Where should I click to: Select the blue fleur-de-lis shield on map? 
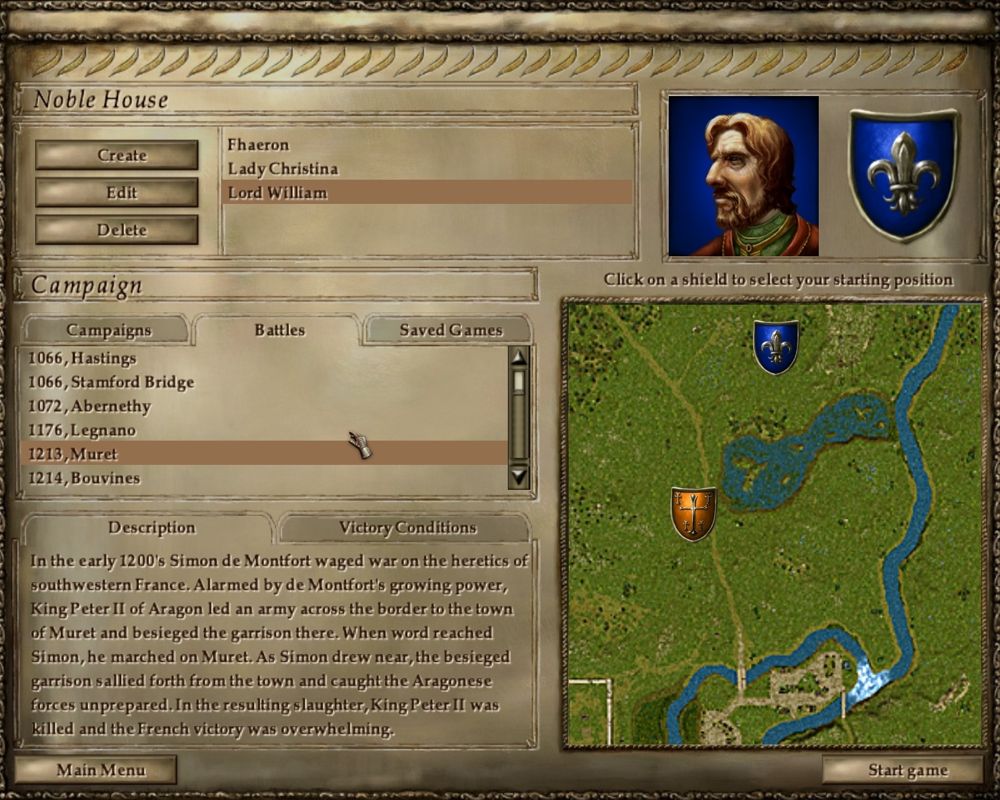click(776, 347)
